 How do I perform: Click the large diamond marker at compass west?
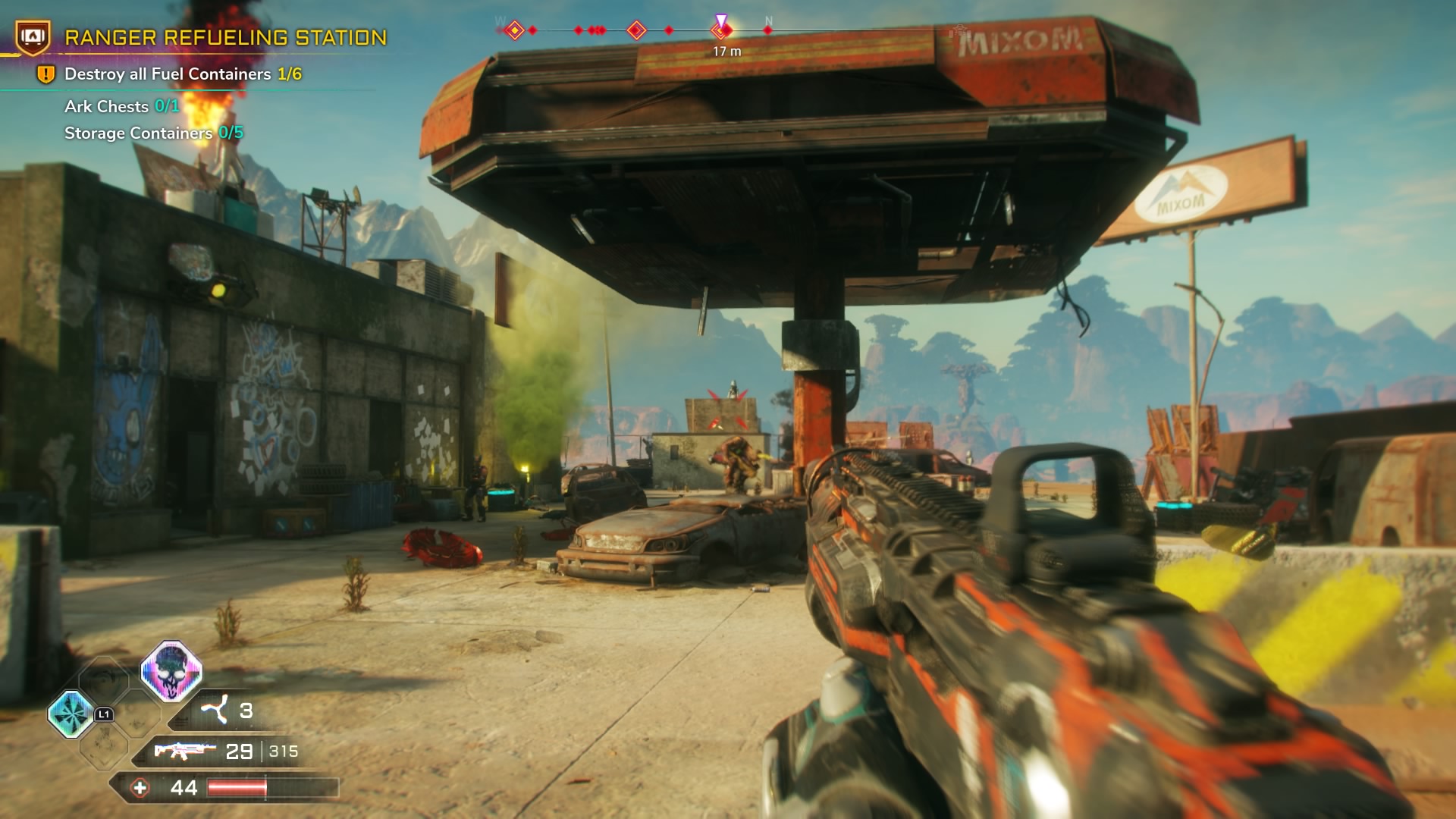(515, 30)
